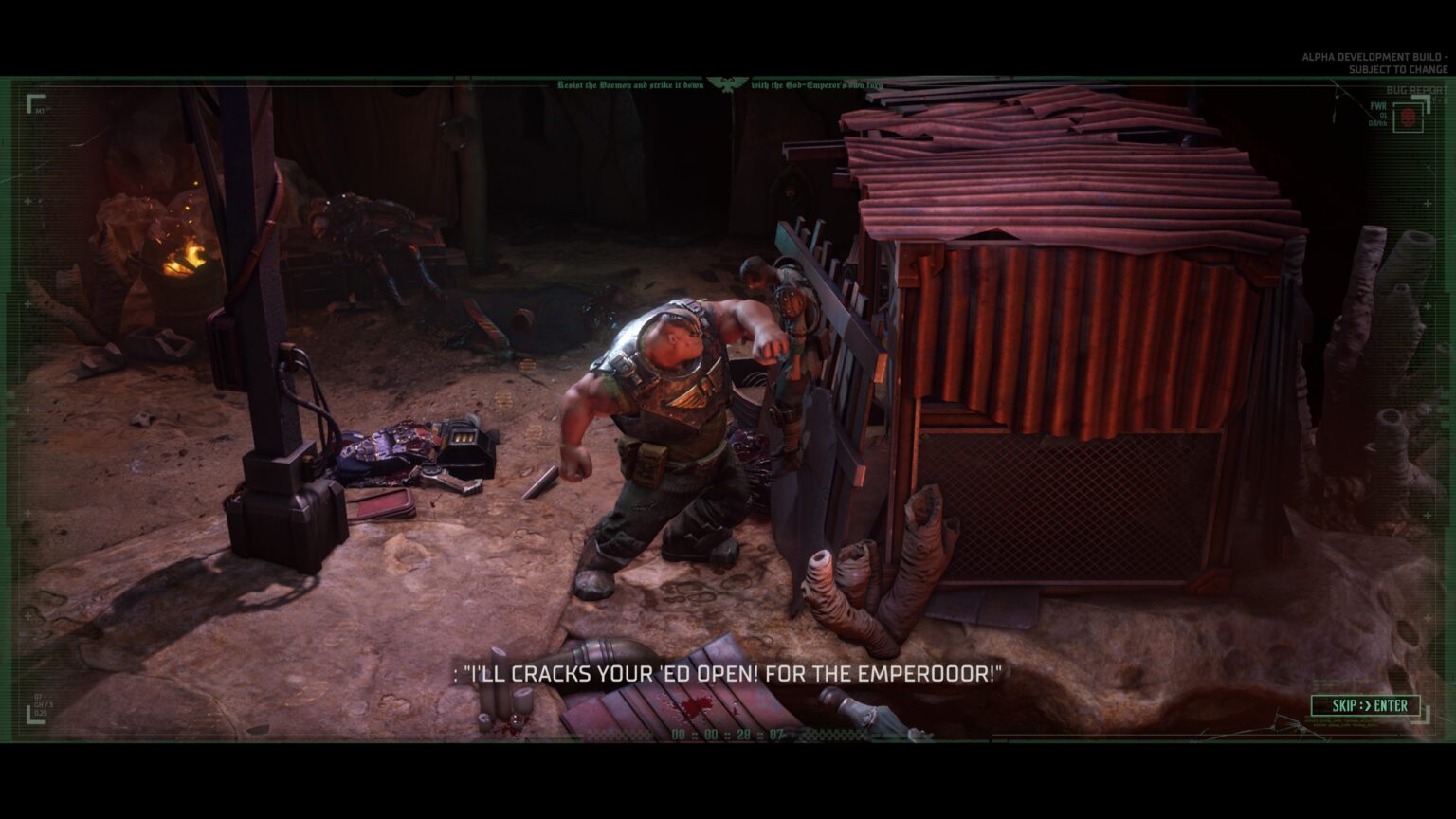This screenshot has width=1456, height=819.
Task: Click the PWR status indicator
Action: pos(1378,106)
